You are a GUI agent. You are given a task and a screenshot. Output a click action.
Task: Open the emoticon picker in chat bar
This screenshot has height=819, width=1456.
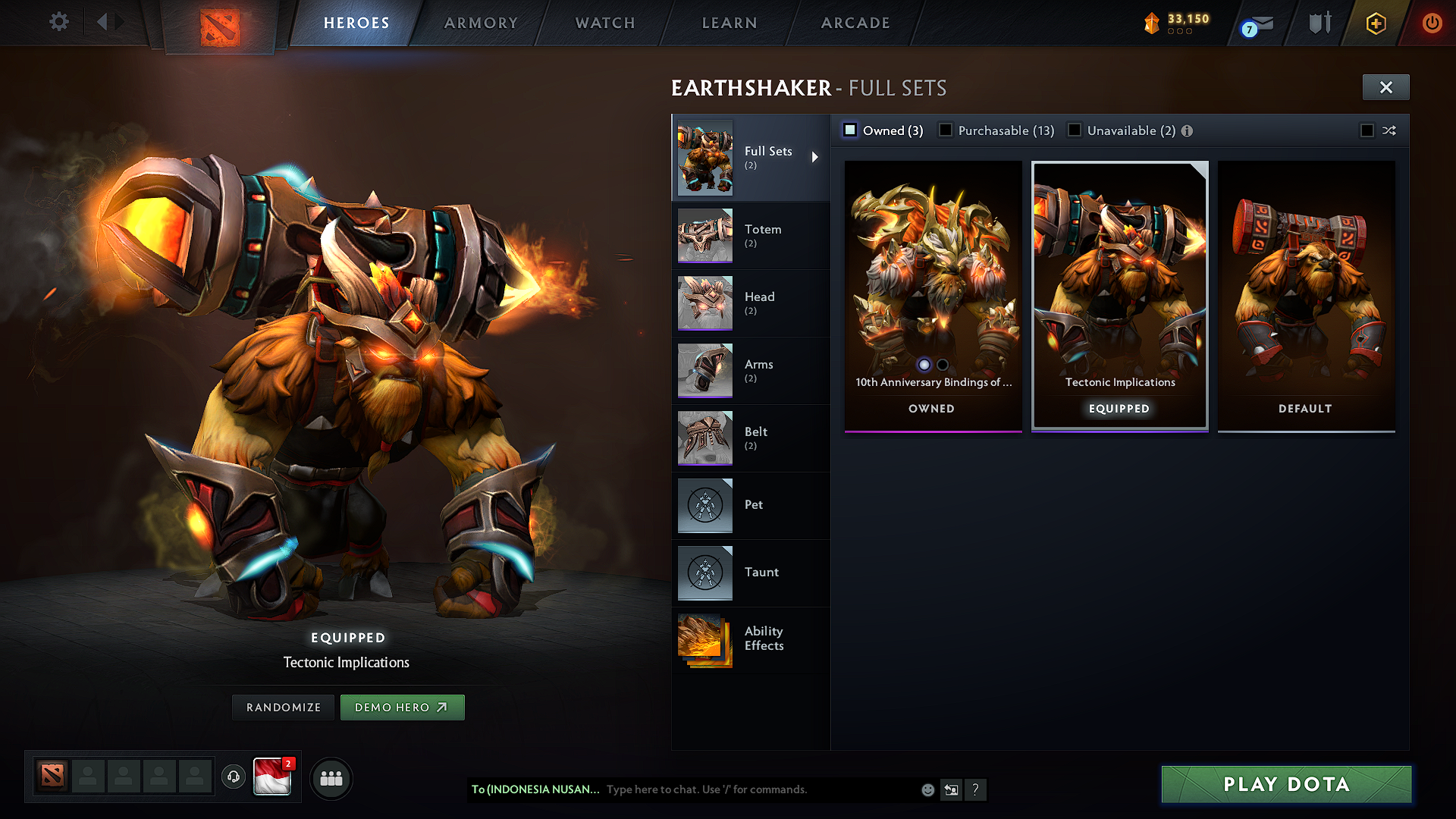(x=927, y=789)
